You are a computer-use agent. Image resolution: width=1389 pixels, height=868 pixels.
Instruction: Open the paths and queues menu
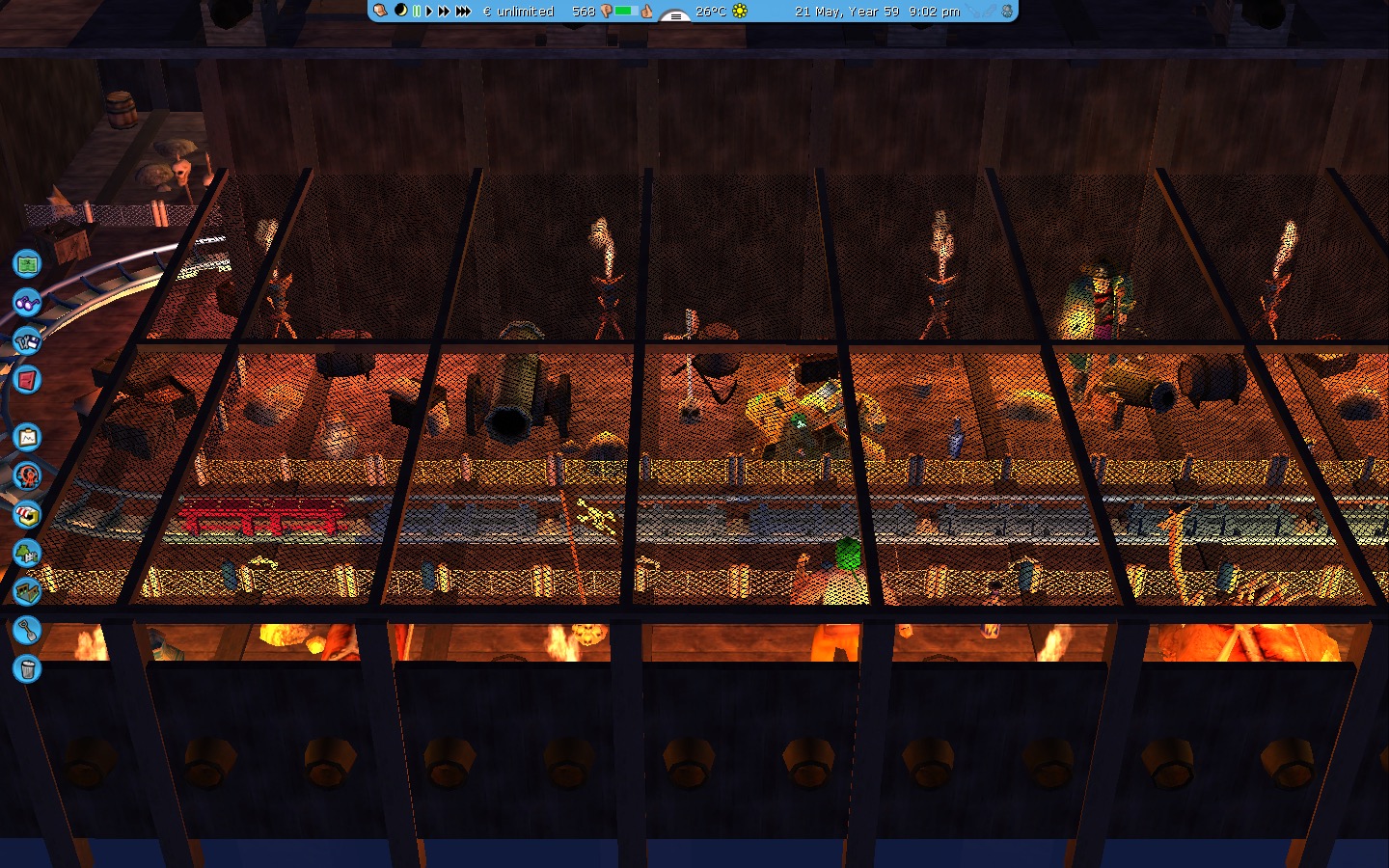[27, 590]
